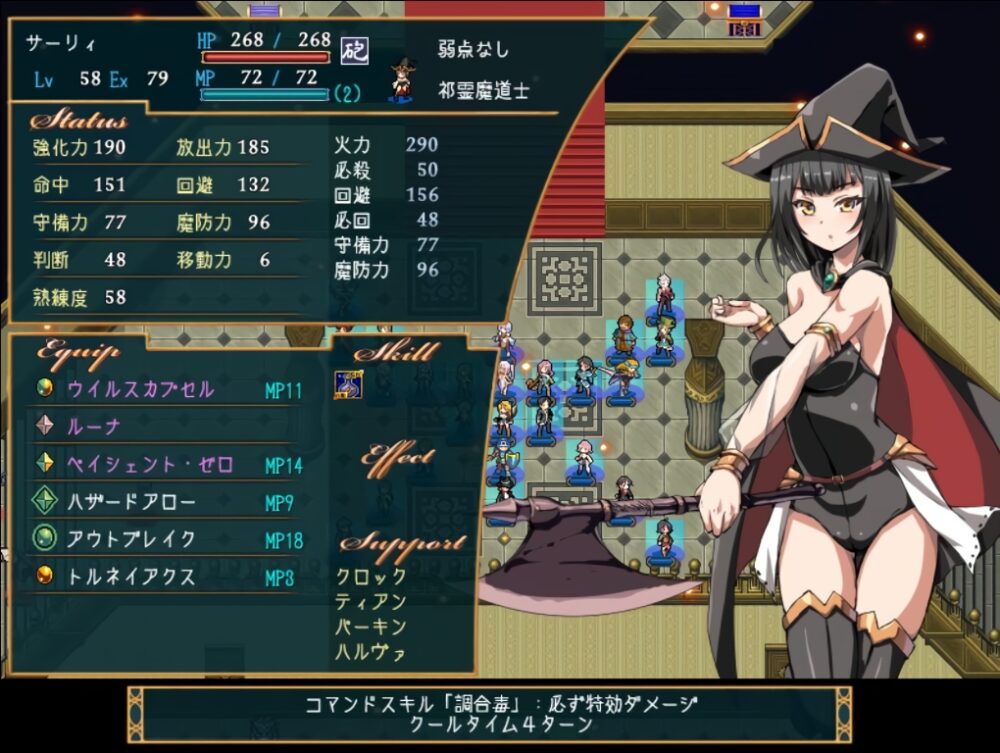The width and height of the screenshot is (1000, 753).
Task: Choose the ルーナ equipment row
Action: pos(93,427)
